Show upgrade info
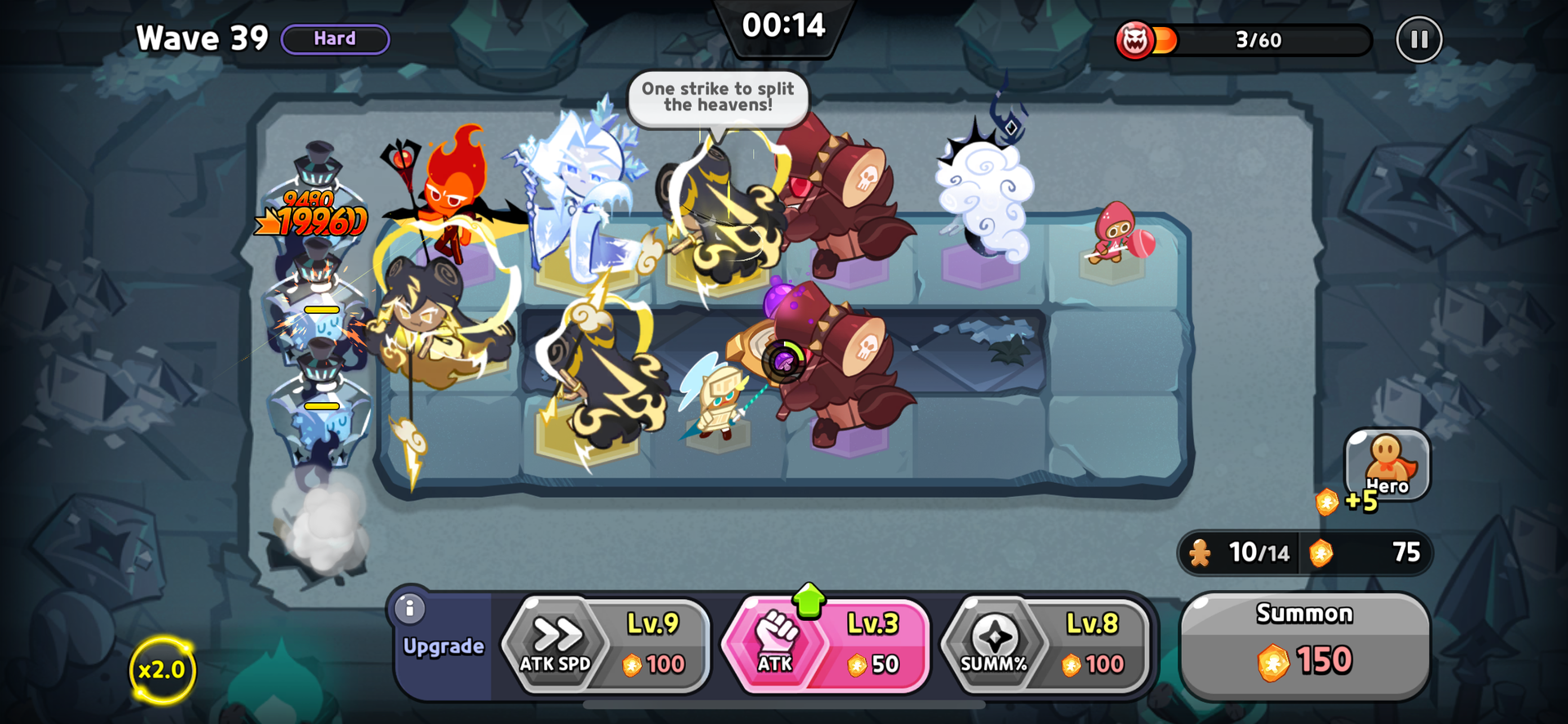The image size is (1568, 724). 410,608
